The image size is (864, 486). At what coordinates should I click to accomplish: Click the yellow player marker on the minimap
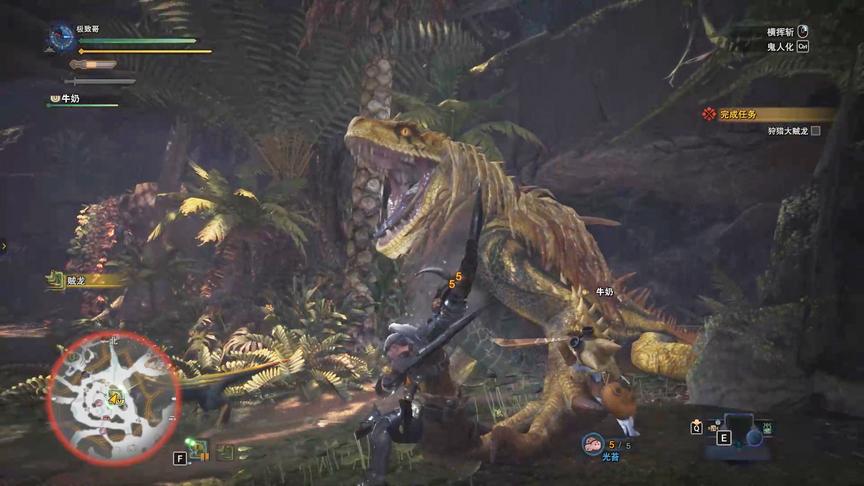114,399
